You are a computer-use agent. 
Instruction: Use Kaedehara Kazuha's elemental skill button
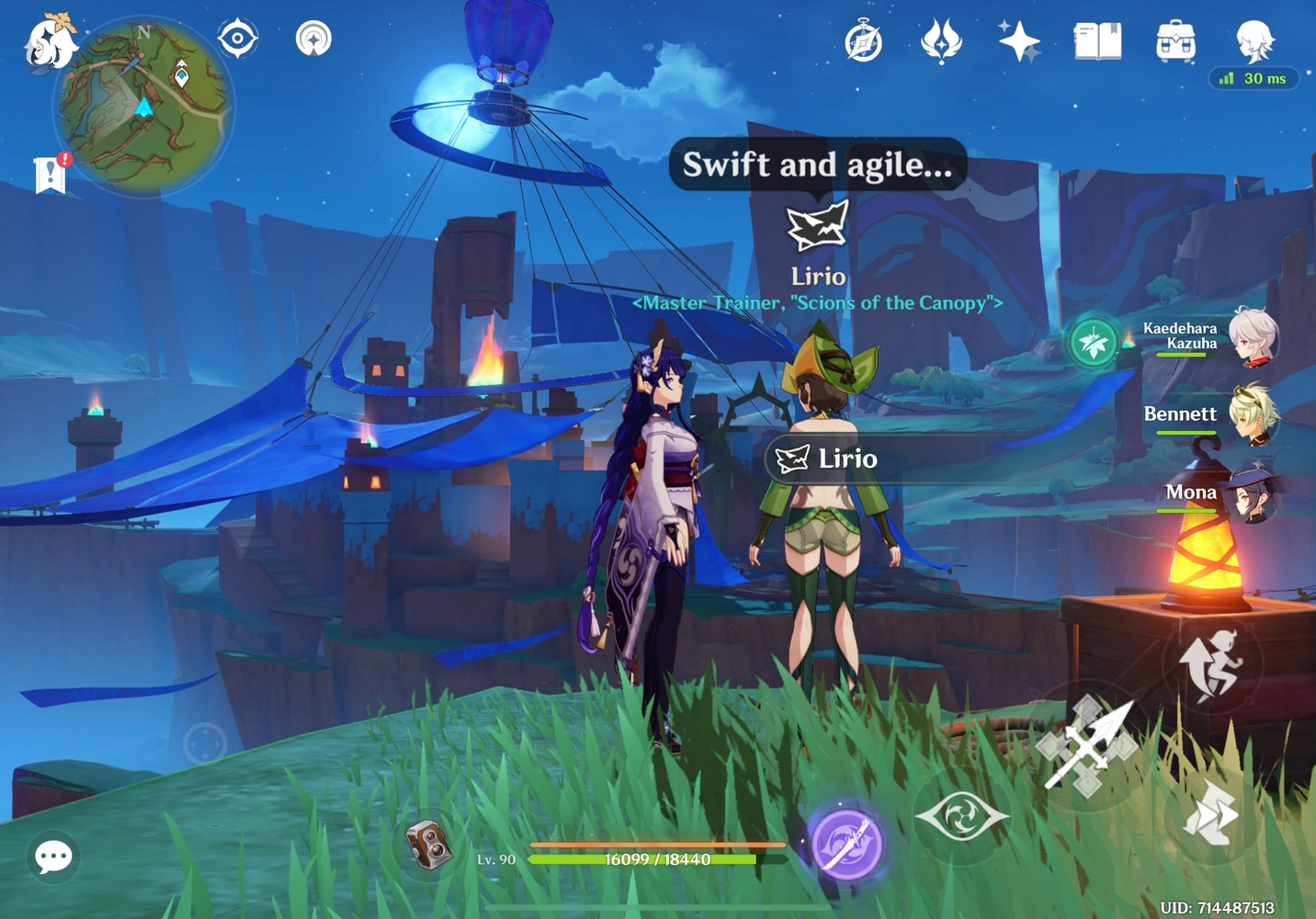[x=1093, y=341]
